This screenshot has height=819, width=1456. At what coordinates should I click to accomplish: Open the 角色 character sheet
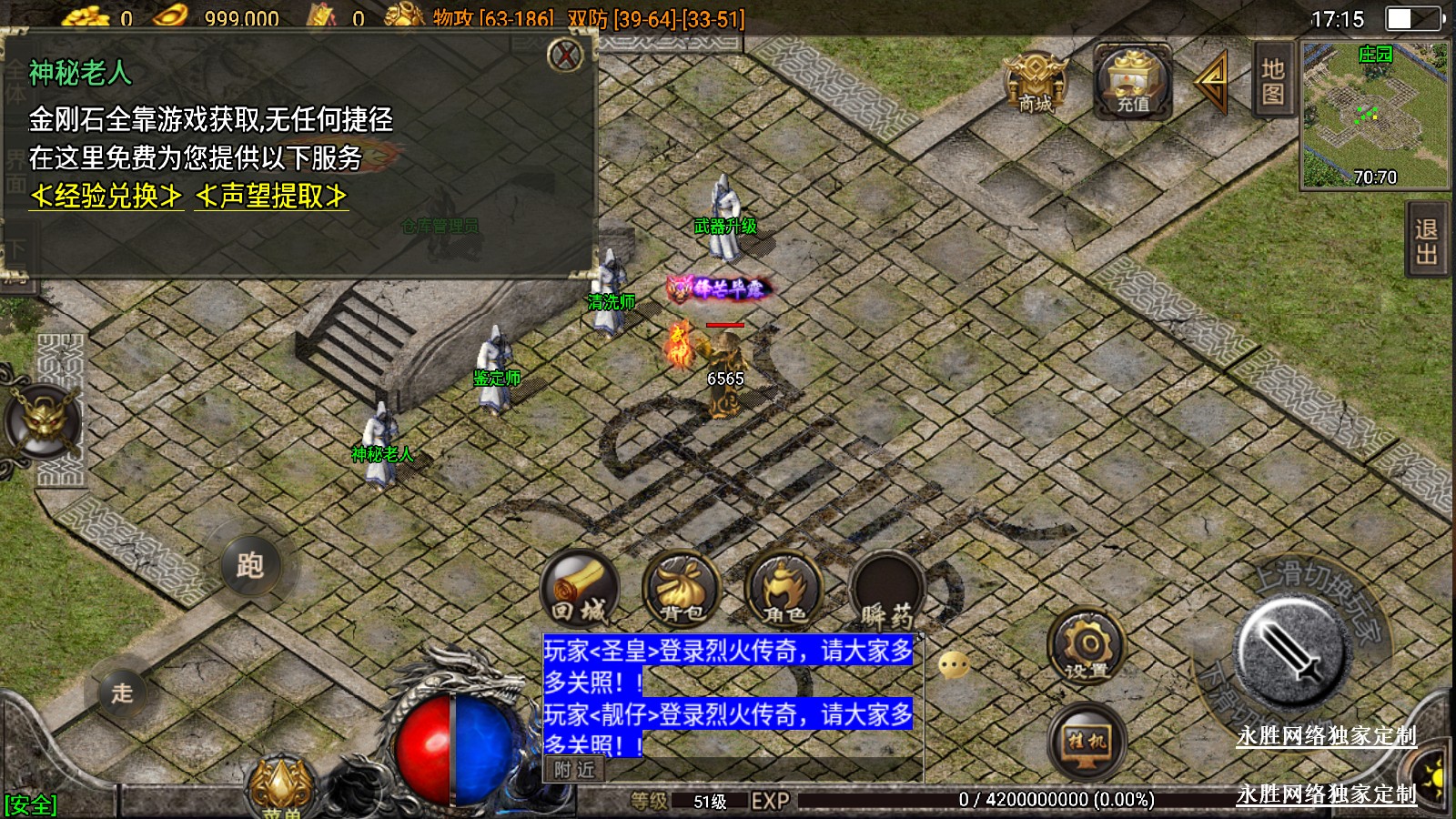pos(784,589)
